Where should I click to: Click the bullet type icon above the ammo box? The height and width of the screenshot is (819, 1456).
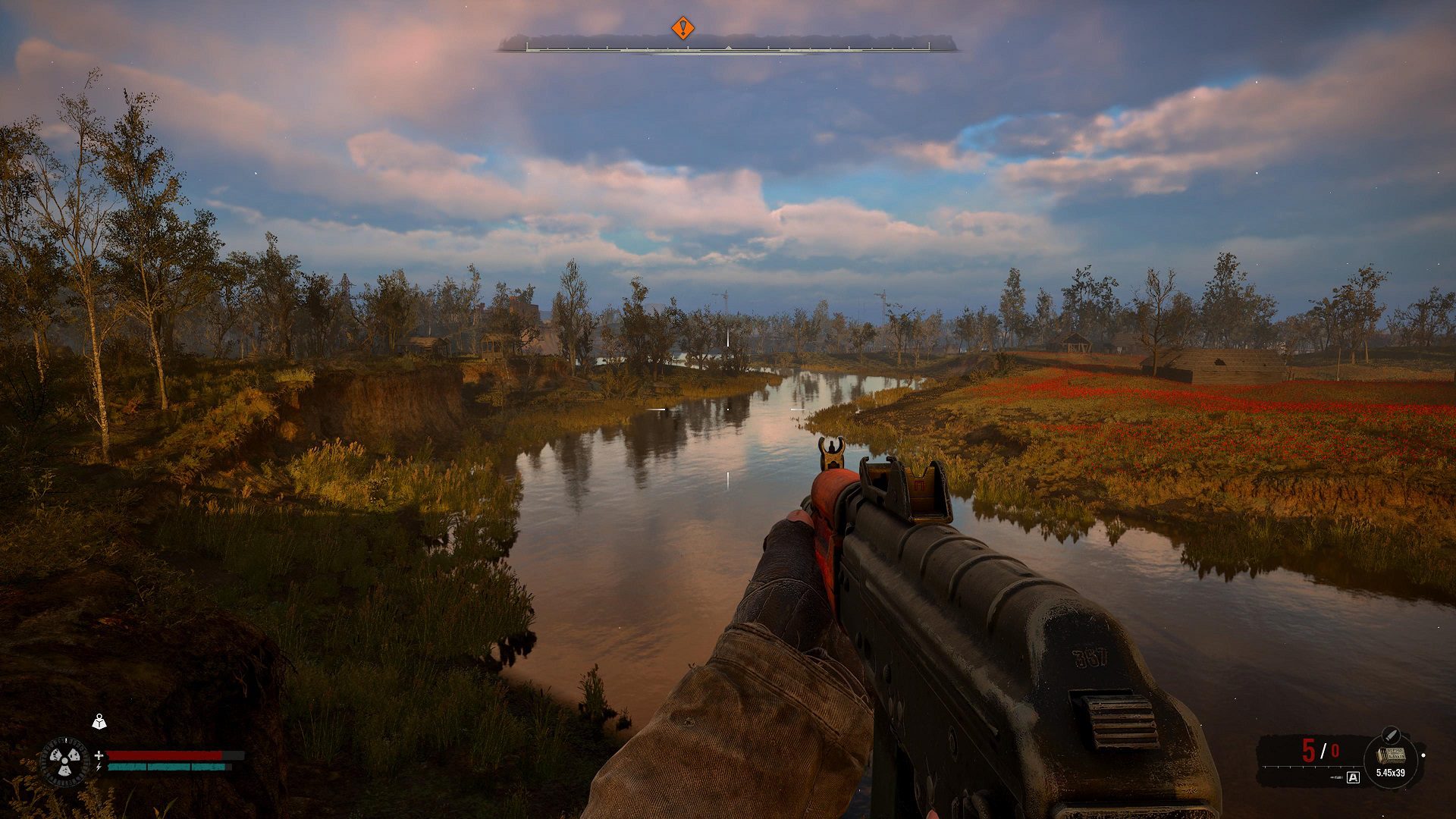tap(1389, 734)
